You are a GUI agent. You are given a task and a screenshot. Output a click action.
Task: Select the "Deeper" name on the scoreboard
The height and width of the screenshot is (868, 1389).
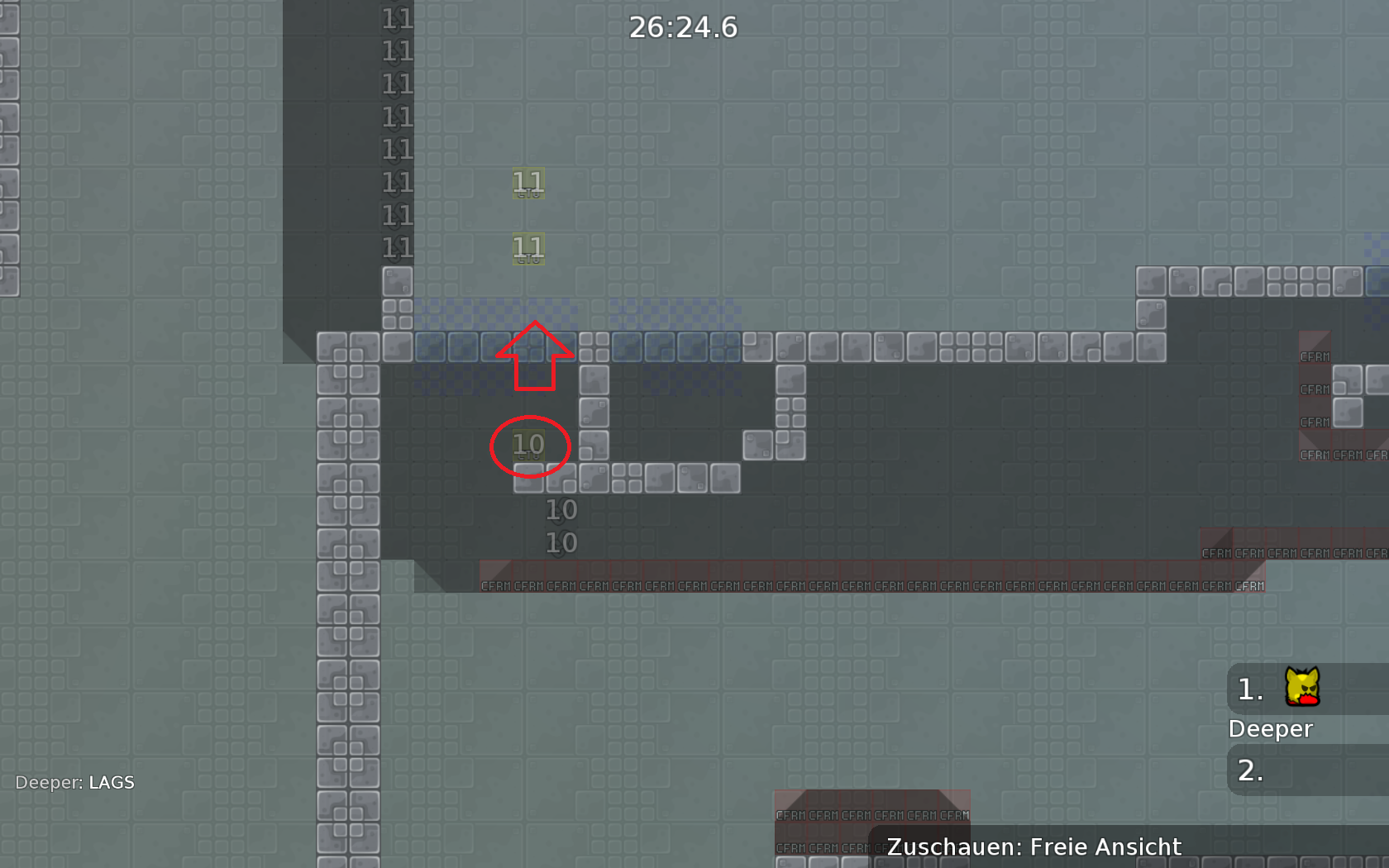(x=1270, y=728)
